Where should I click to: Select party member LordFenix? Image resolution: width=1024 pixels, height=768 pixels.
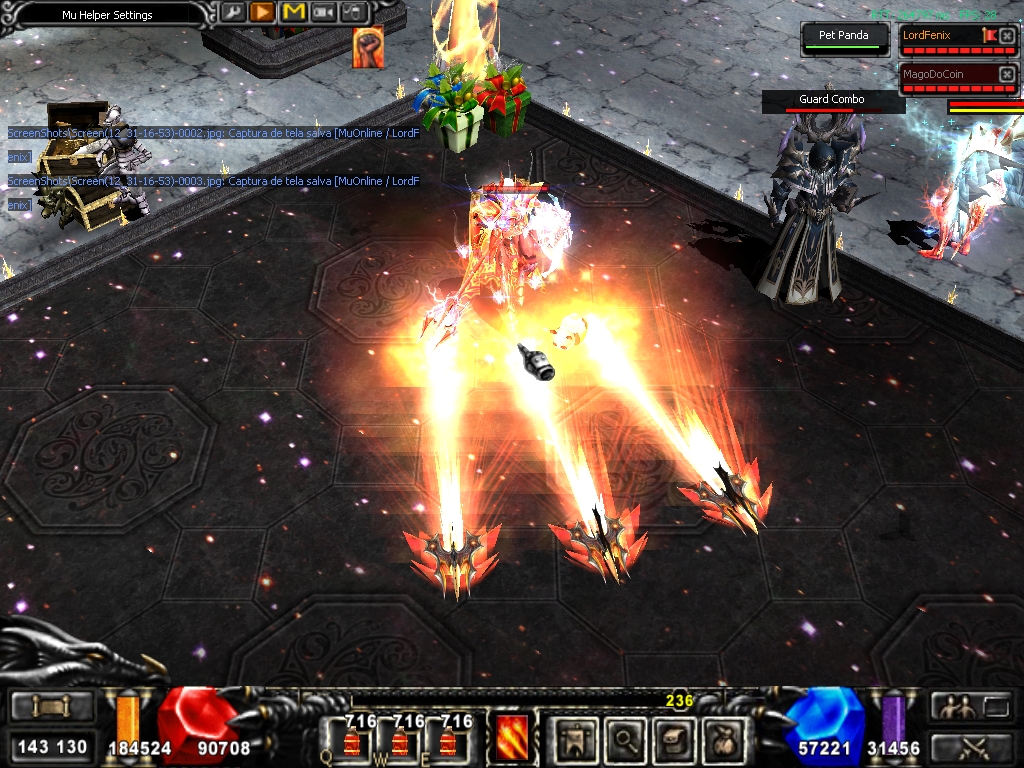938,35
